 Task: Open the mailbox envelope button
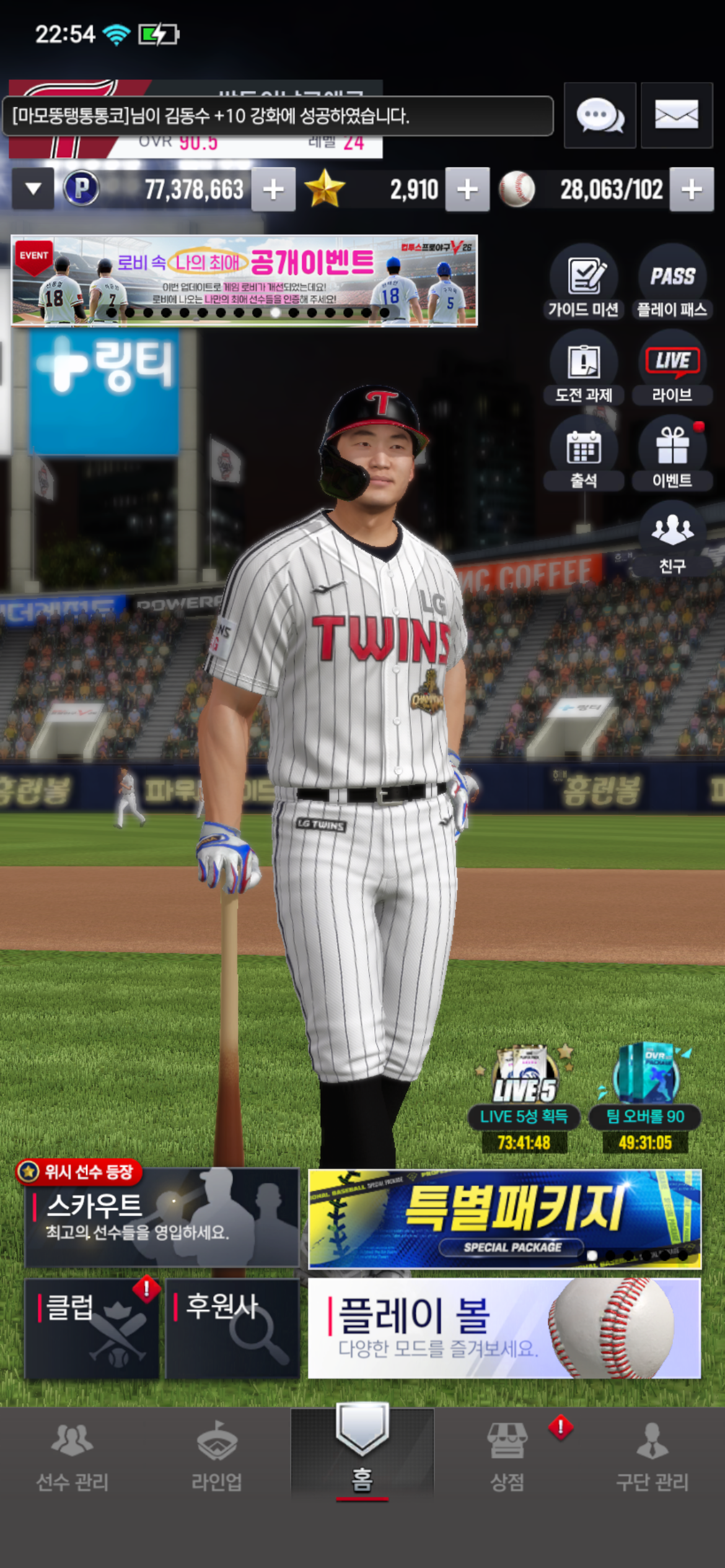coord(676,116)
